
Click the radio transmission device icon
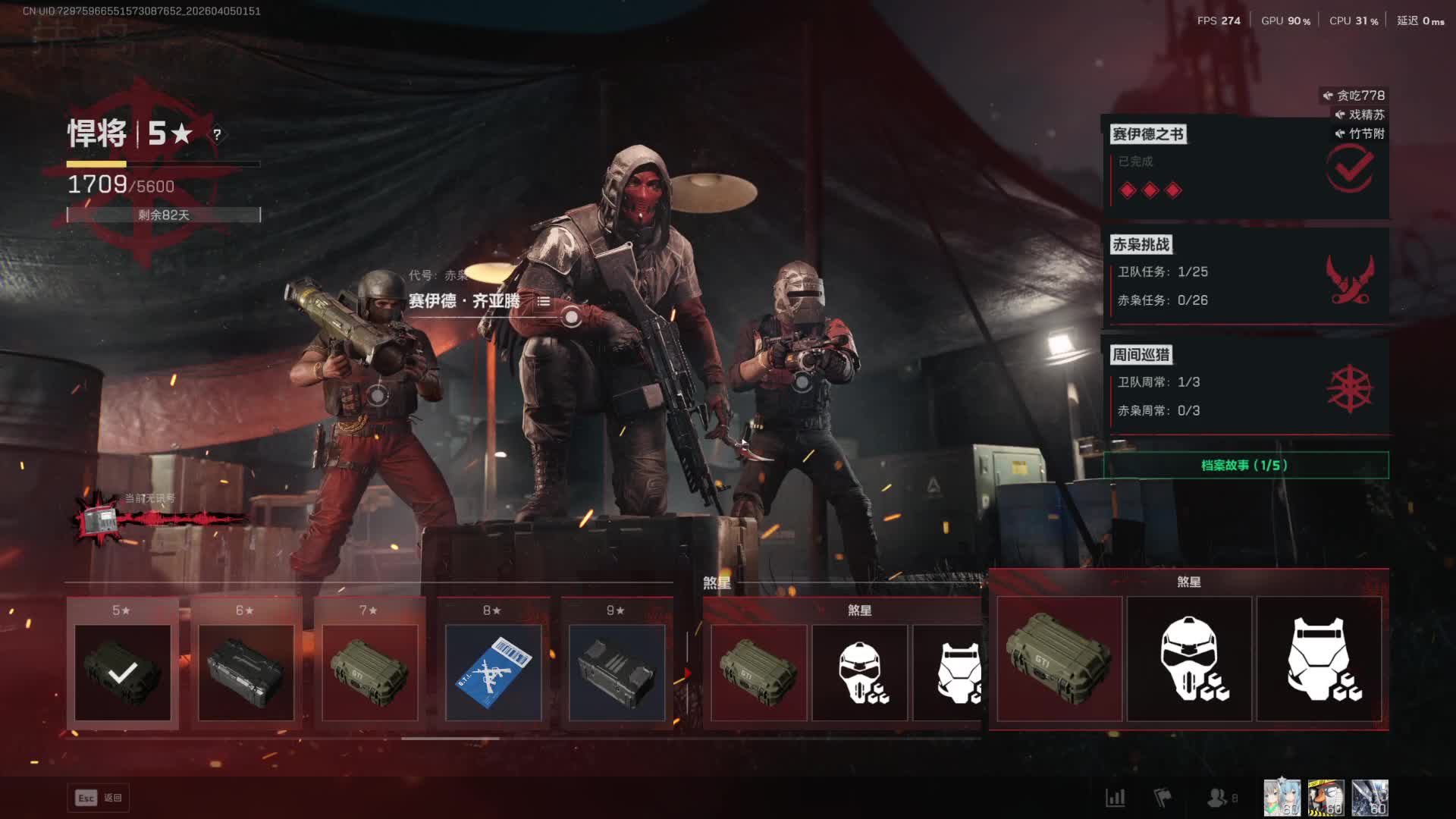tap(99, 520)
